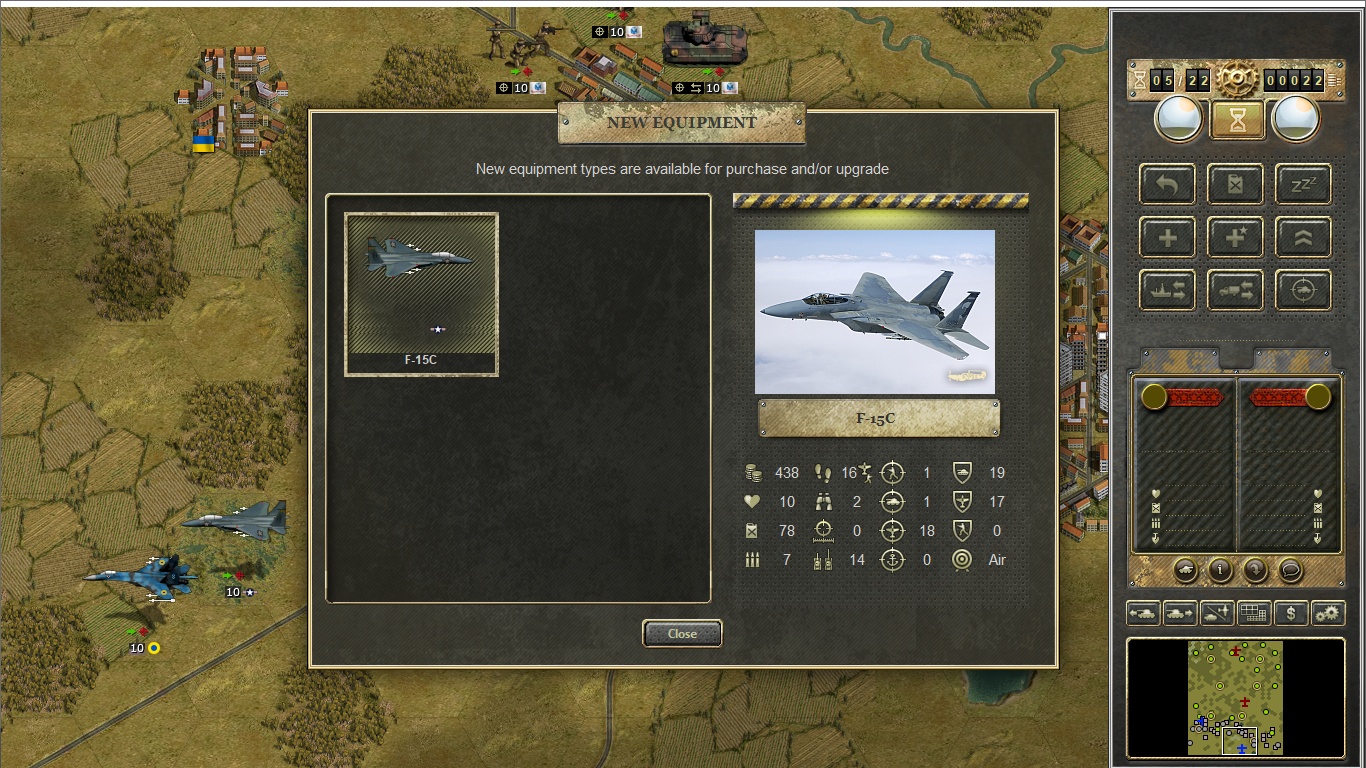The width and height of the screenshot is (1366, 768).
Task: Upgrade the unit with the chevrons button
Action: [1303, 237]
